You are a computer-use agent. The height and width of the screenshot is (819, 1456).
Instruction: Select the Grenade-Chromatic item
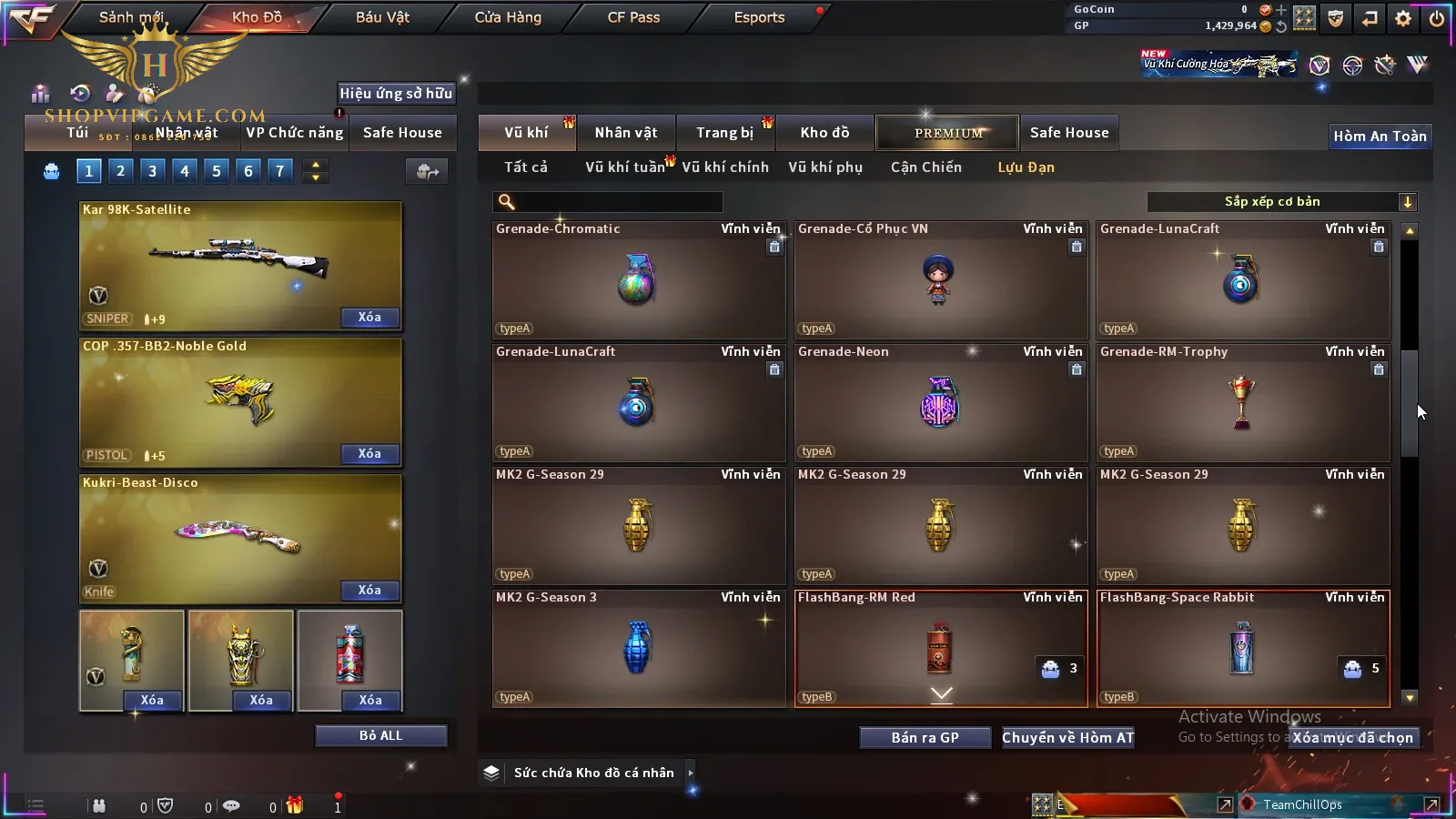638,280
